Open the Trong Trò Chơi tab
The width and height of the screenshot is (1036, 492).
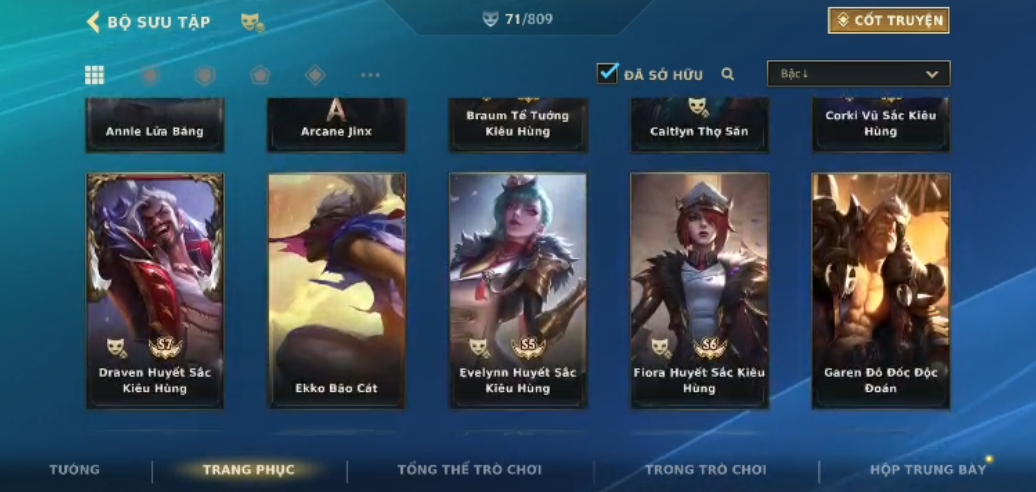(x=705, y=470)
